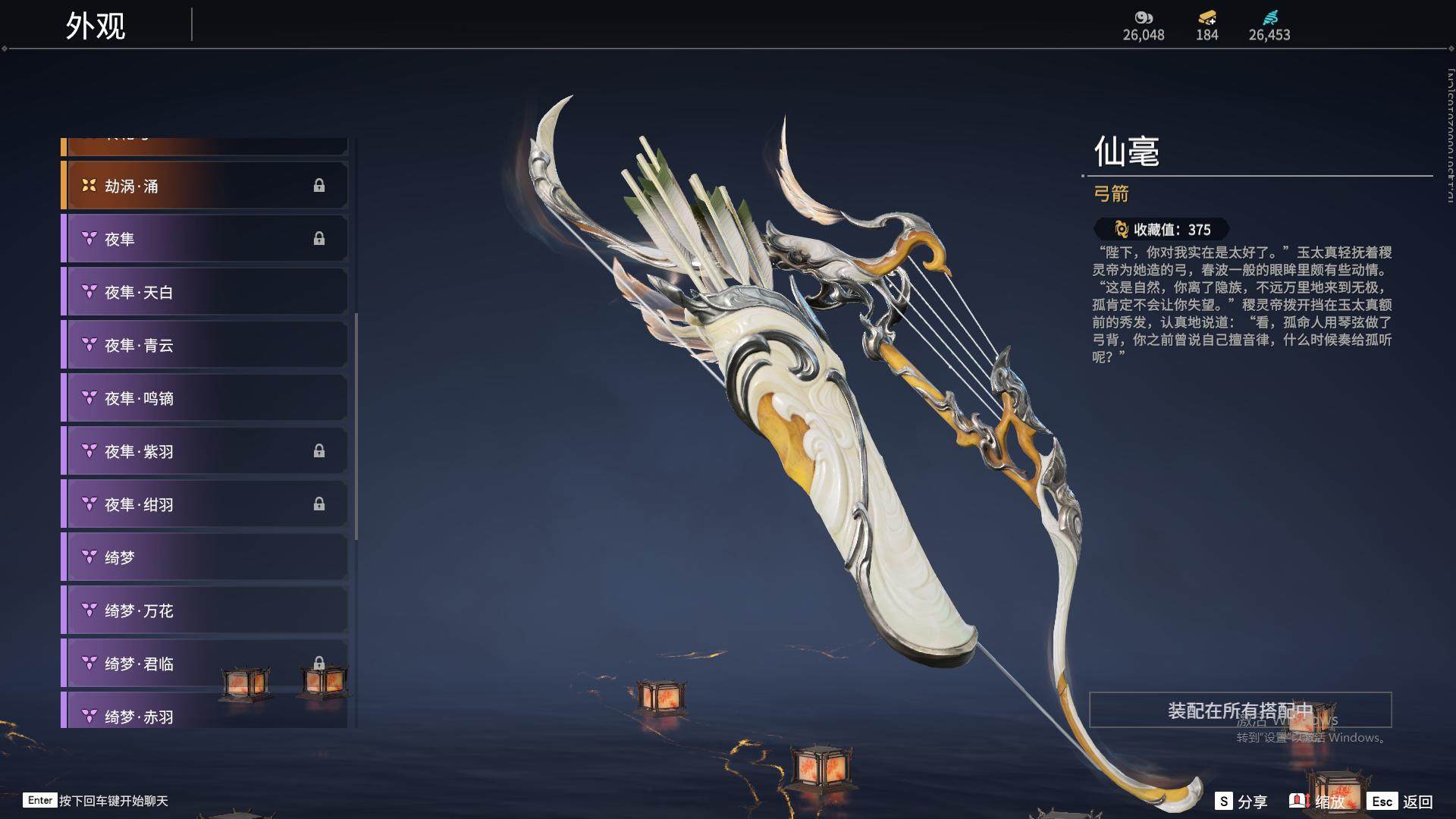Select the 绮梦·赤羽 skin row

(x=205, y=714)
